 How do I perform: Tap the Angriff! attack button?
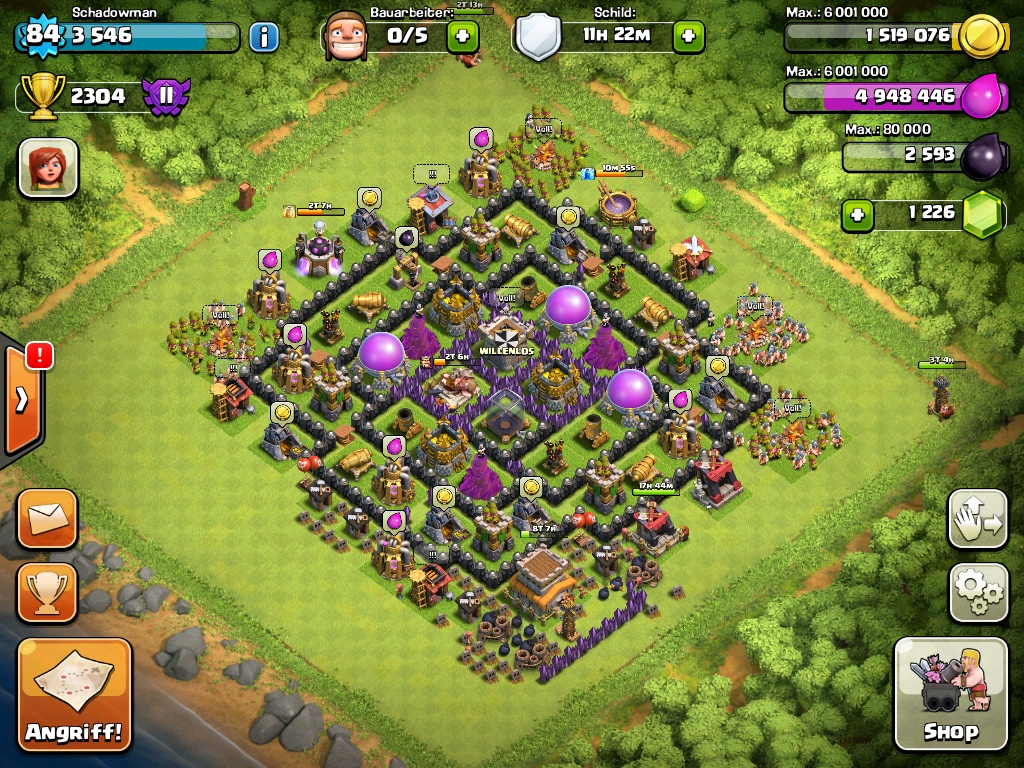75,695
